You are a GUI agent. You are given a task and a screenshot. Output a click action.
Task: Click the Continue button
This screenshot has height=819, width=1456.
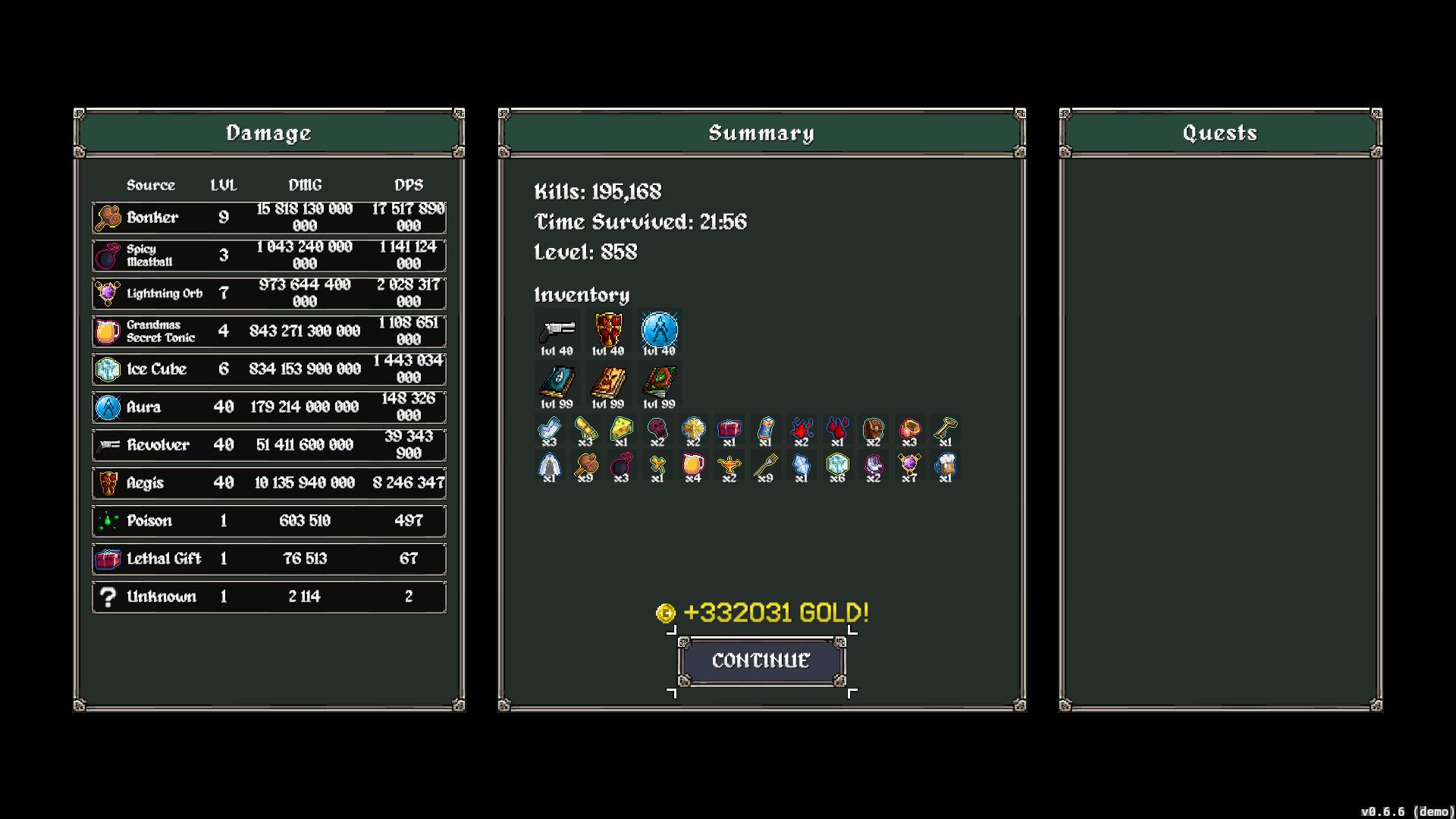point(761,661)
